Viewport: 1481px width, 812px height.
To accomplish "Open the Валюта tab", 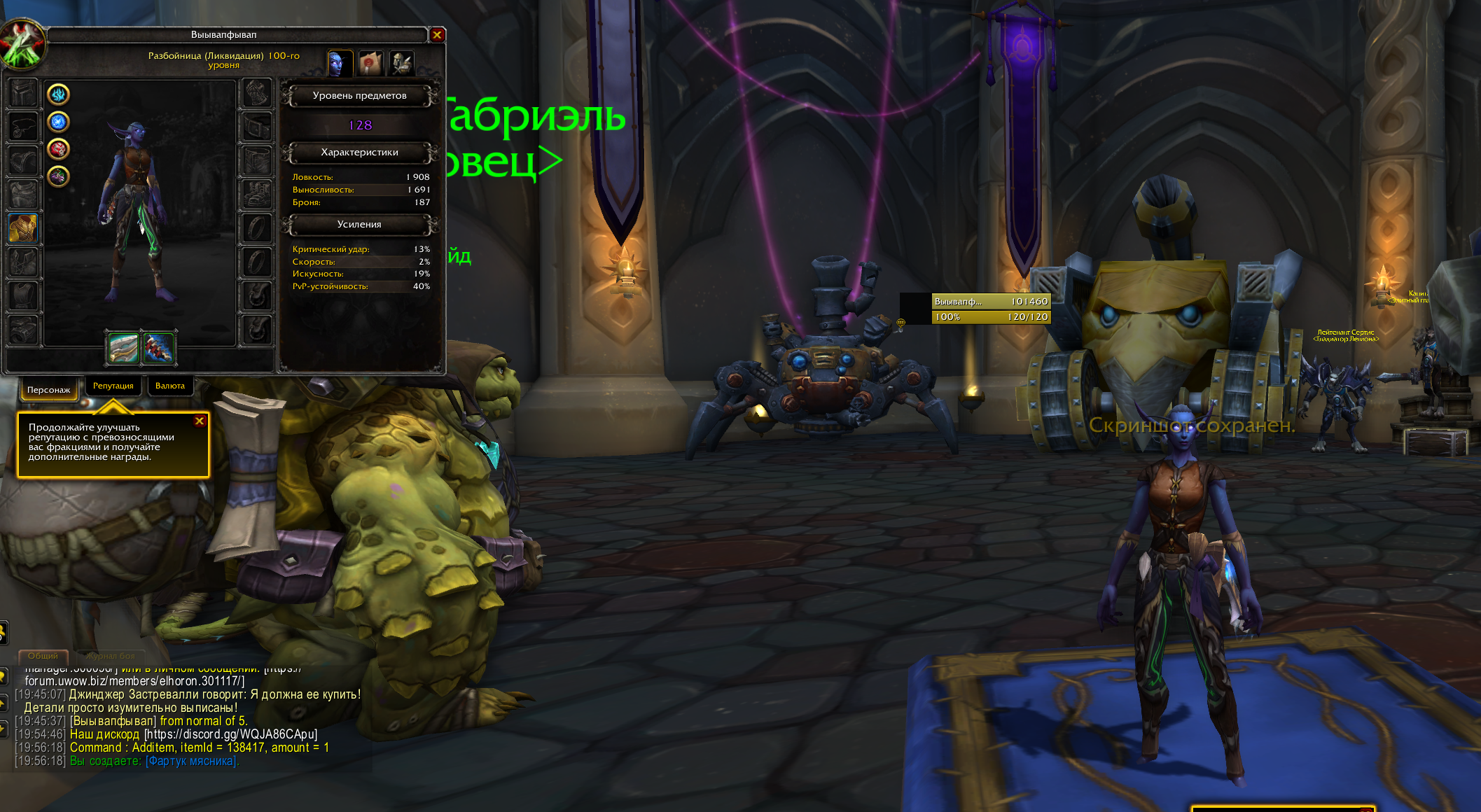I will [x=170, y=386].
